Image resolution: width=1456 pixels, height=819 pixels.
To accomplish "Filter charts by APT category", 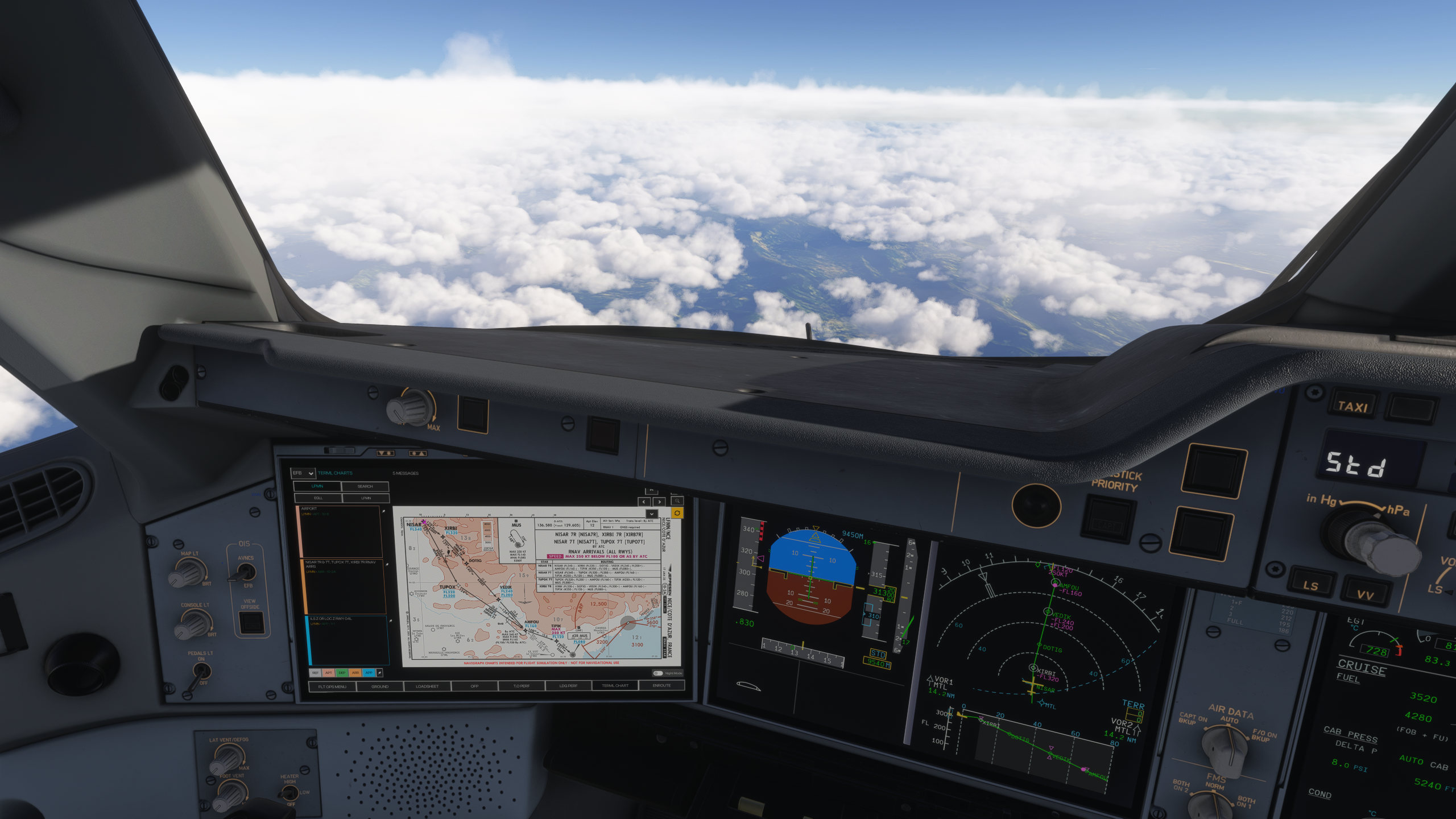I will coord(329,673).
